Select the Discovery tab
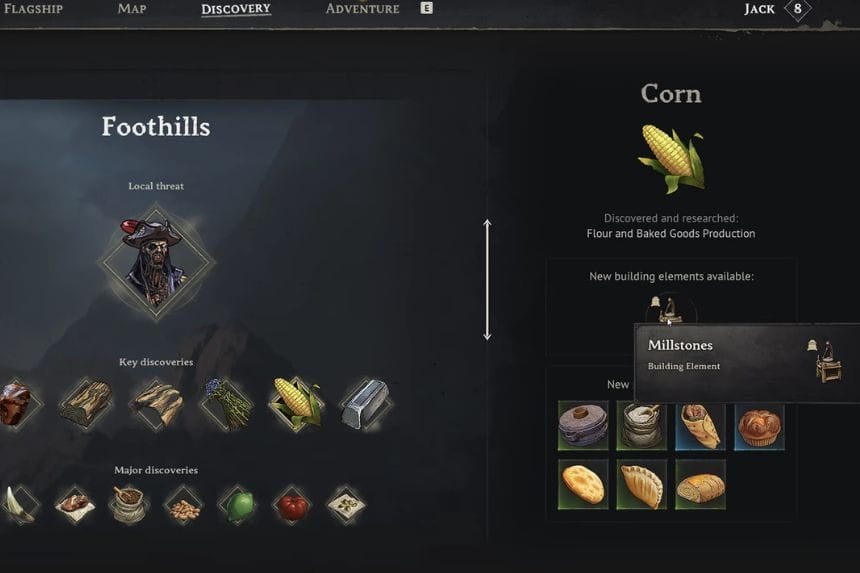 pos(236,10)
